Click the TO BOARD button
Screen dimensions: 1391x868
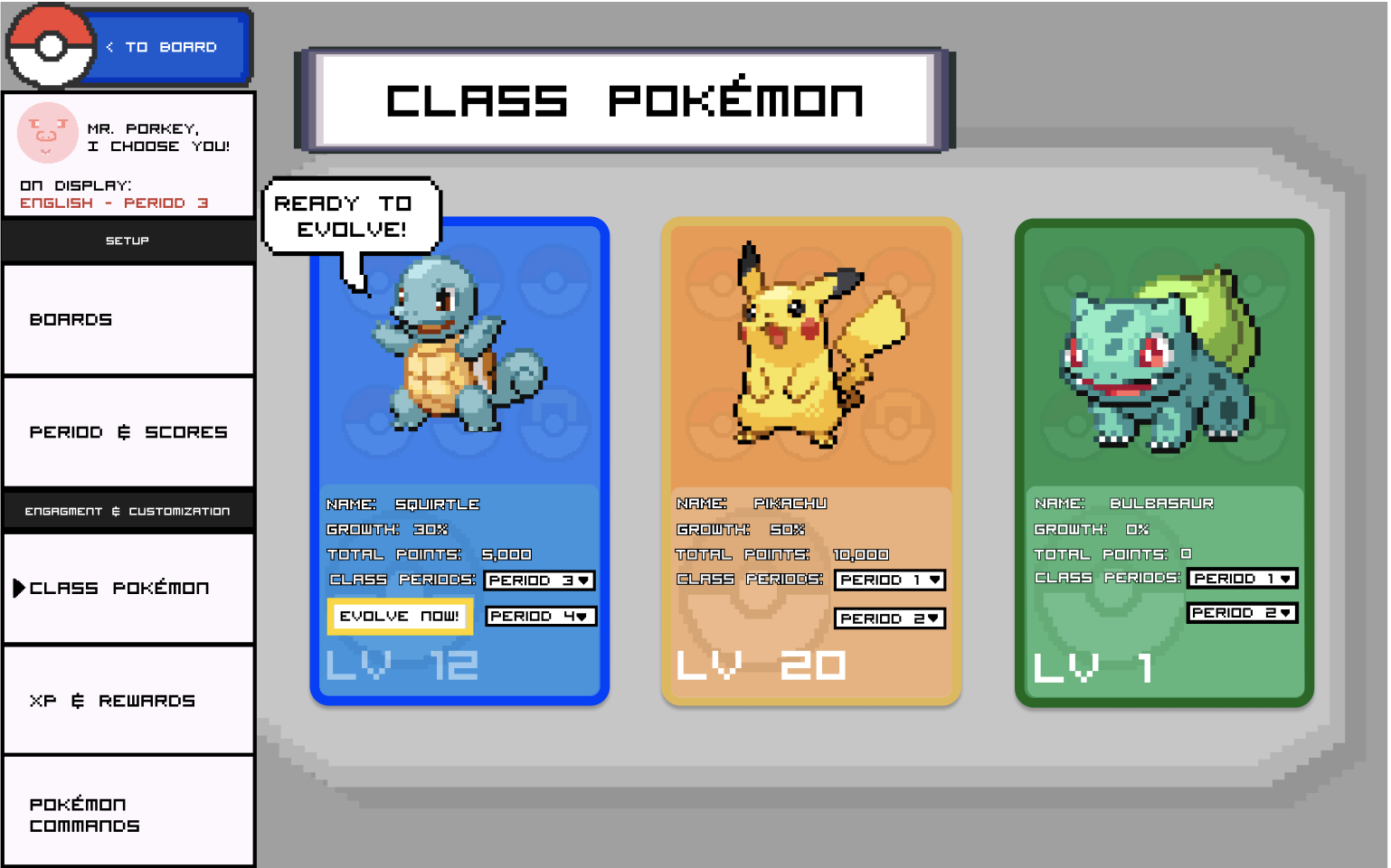pos(167,47)
